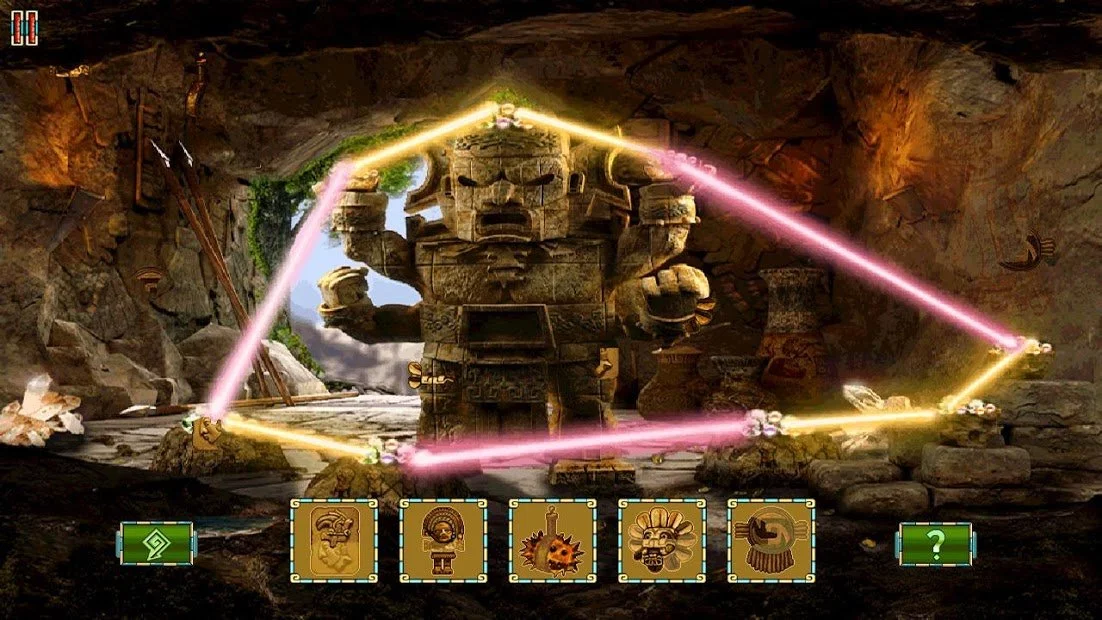Pause the game with the red pause button

tap(25, 28)
